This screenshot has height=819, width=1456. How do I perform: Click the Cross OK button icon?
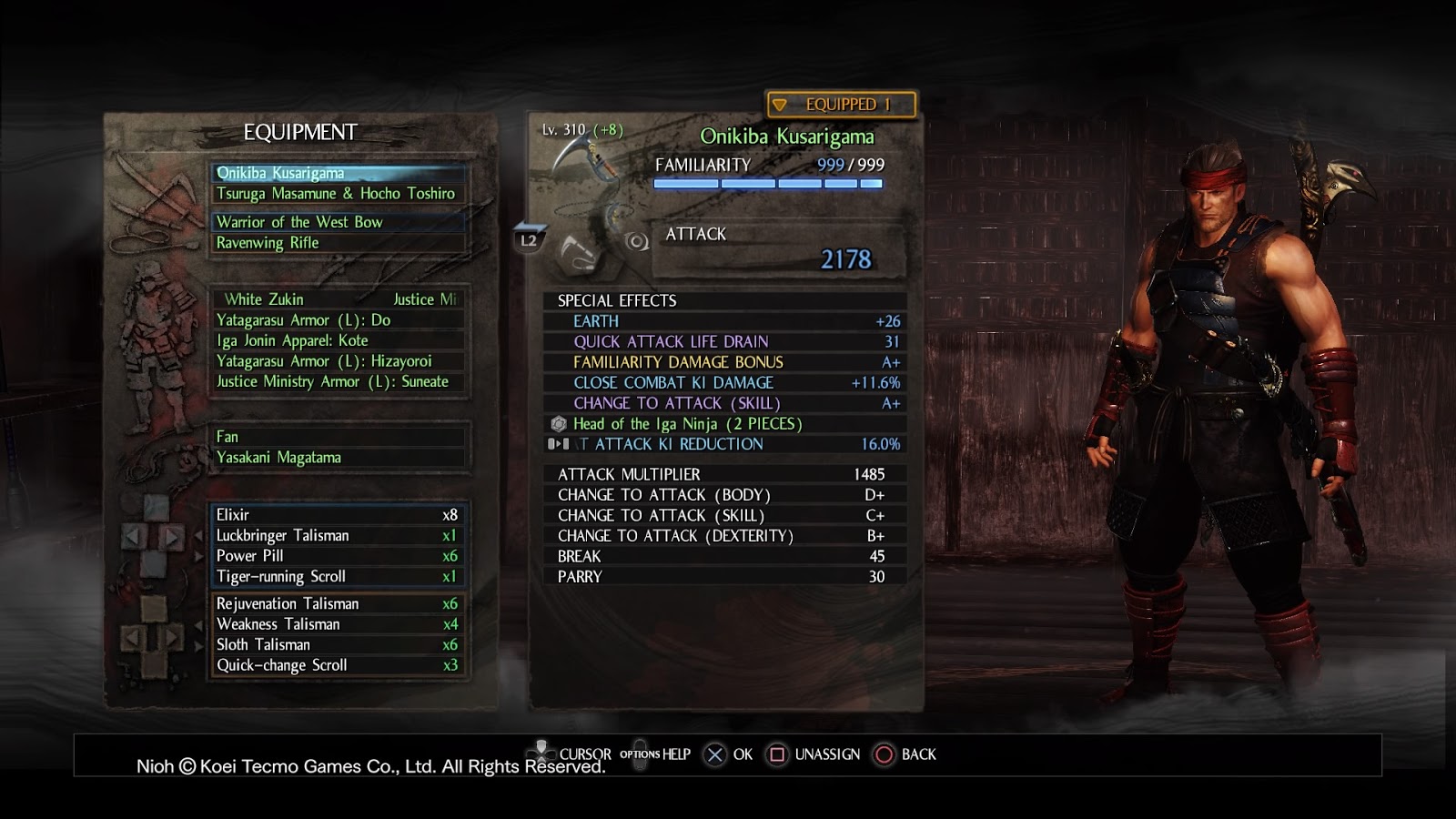715,754
